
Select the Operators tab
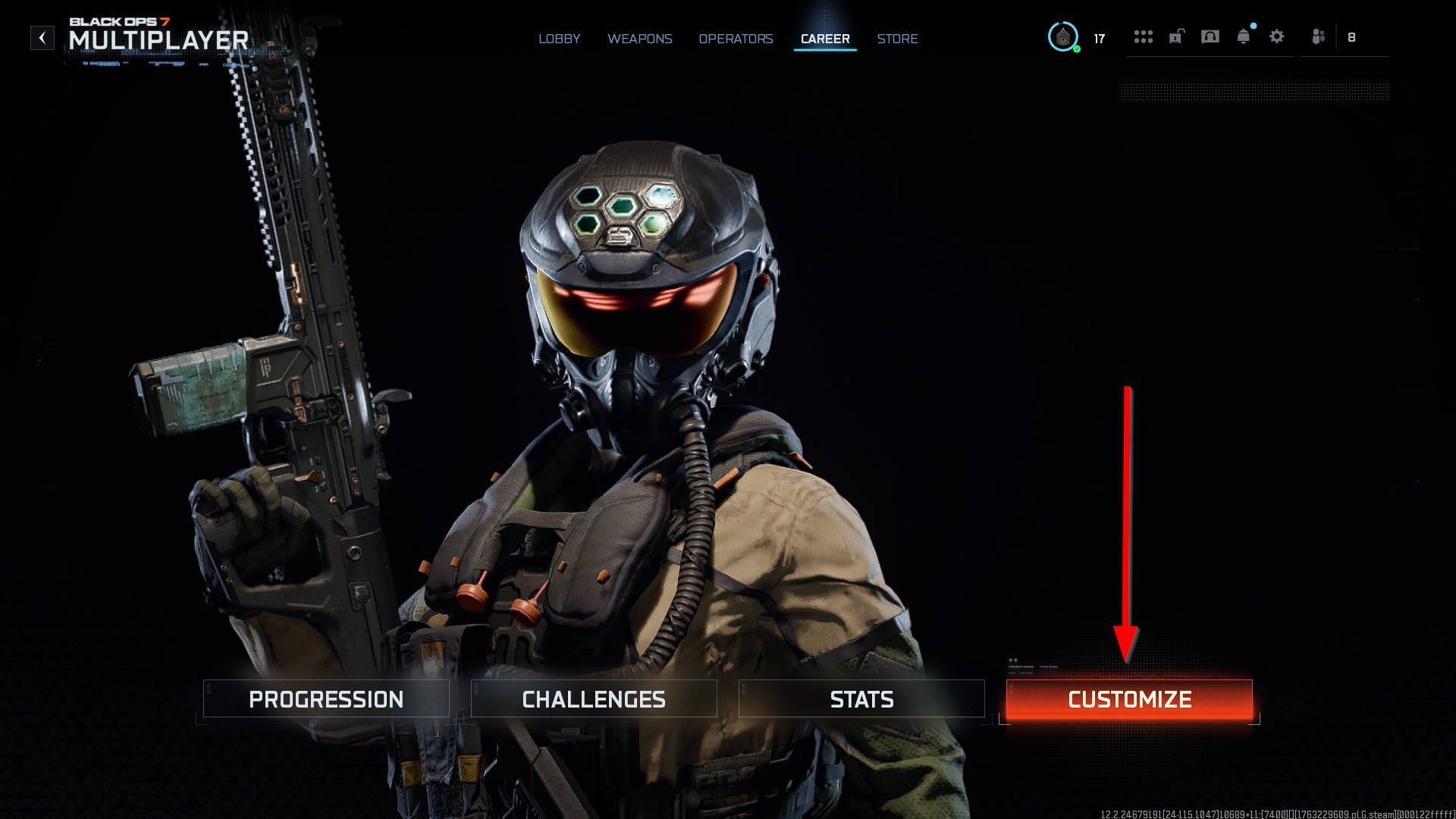pyautogui.click(x=736, y=39)
